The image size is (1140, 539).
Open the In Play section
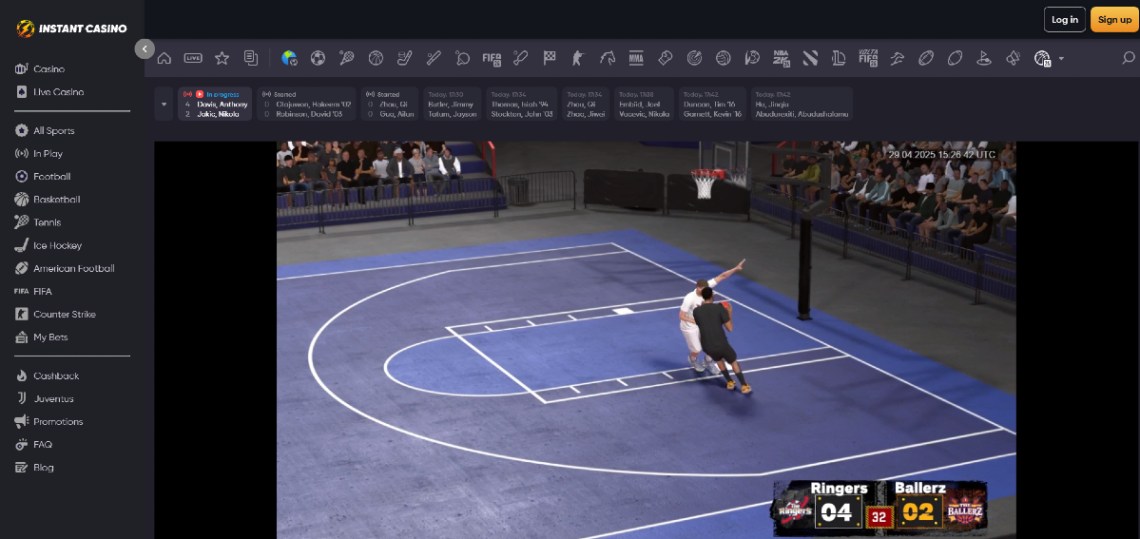pyautogui.click(x=47, y=154)
